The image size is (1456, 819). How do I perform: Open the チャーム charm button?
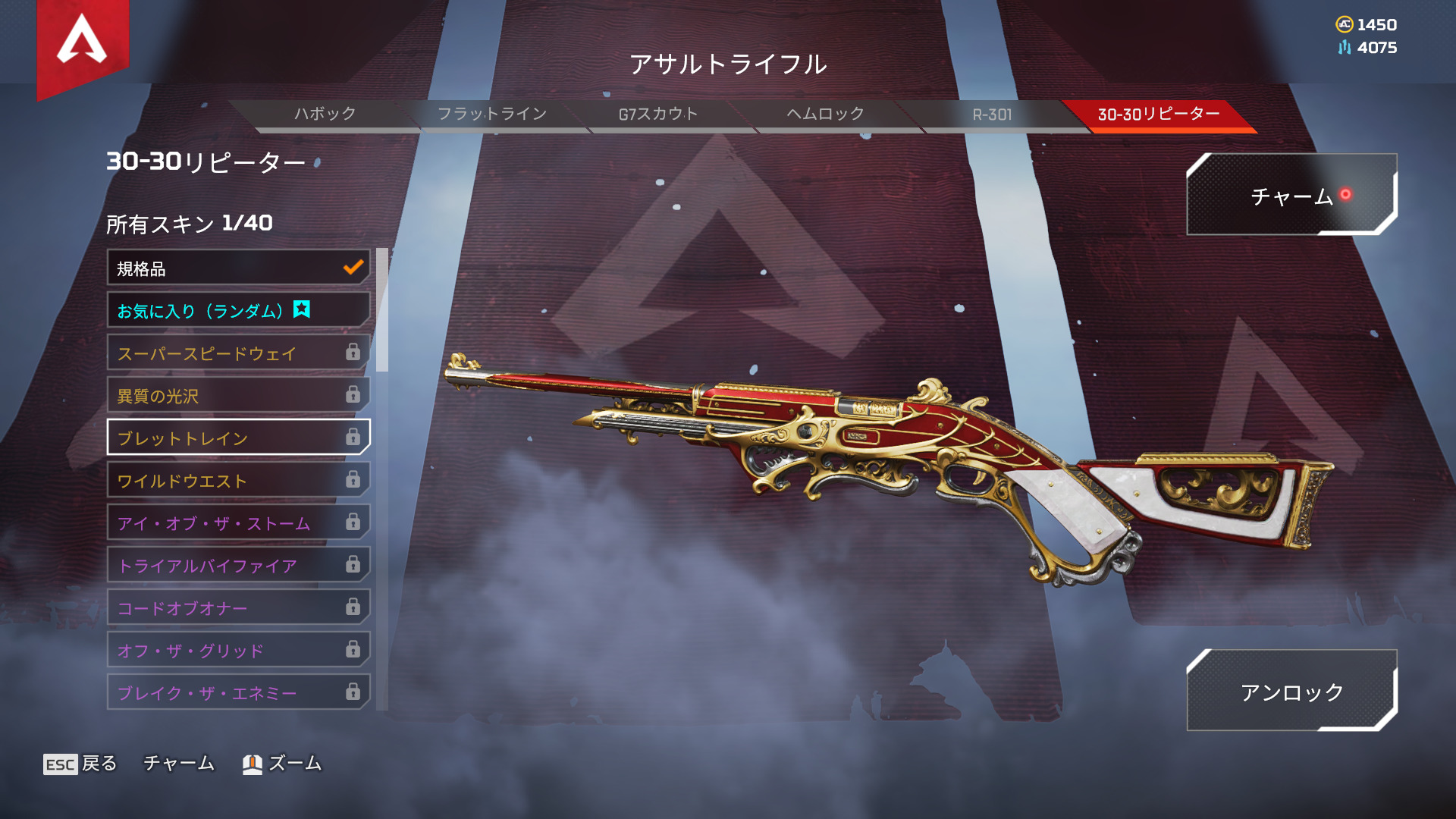click(1291, 196)
